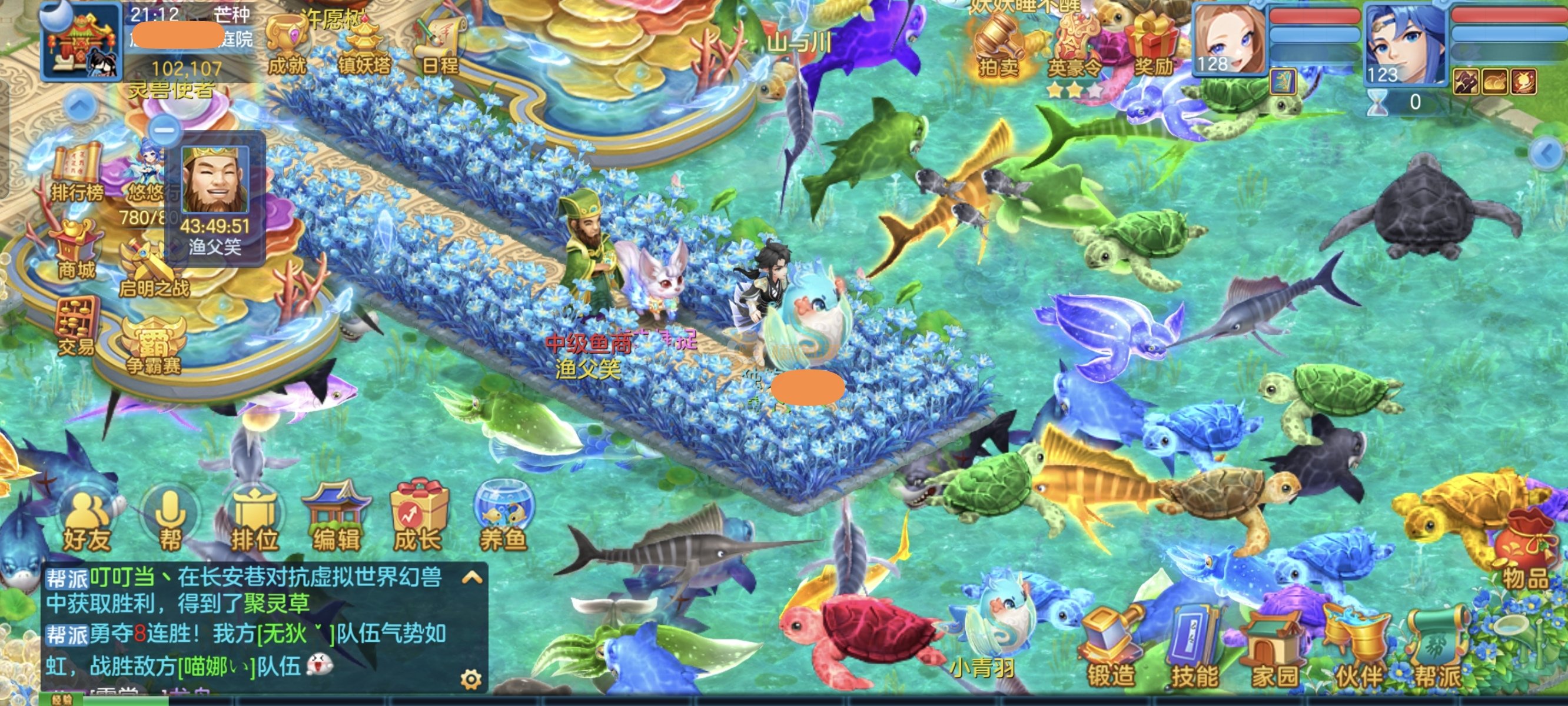Open the 成就 achievements trophy icon
Viewport: 1568px width, 706px height.
click(286, 46)
